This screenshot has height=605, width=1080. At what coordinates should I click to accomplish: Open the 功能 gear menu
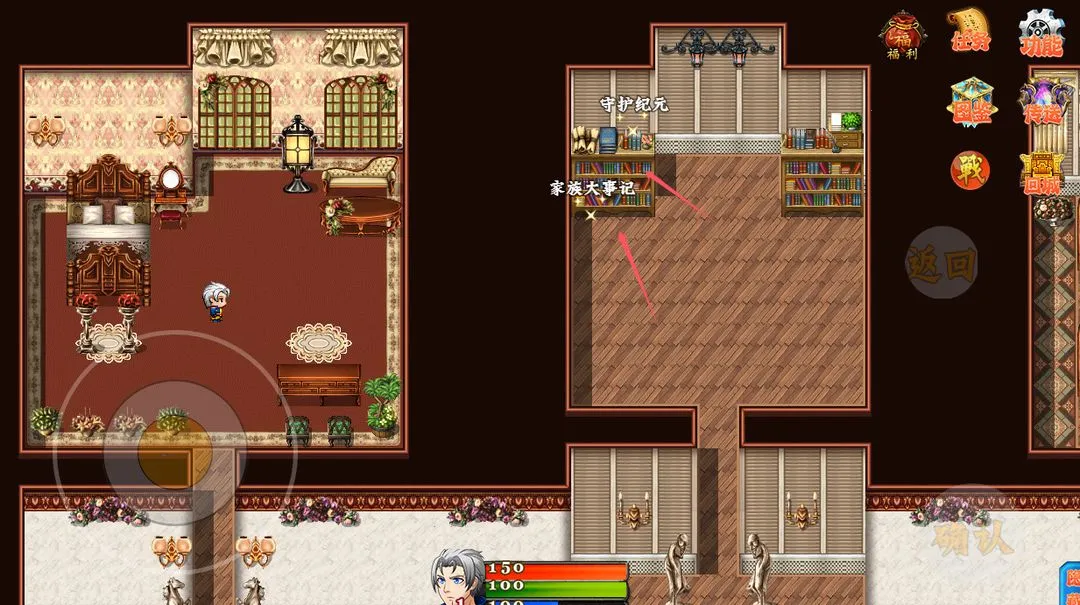pyautogui.click(x=1041, y=34)
